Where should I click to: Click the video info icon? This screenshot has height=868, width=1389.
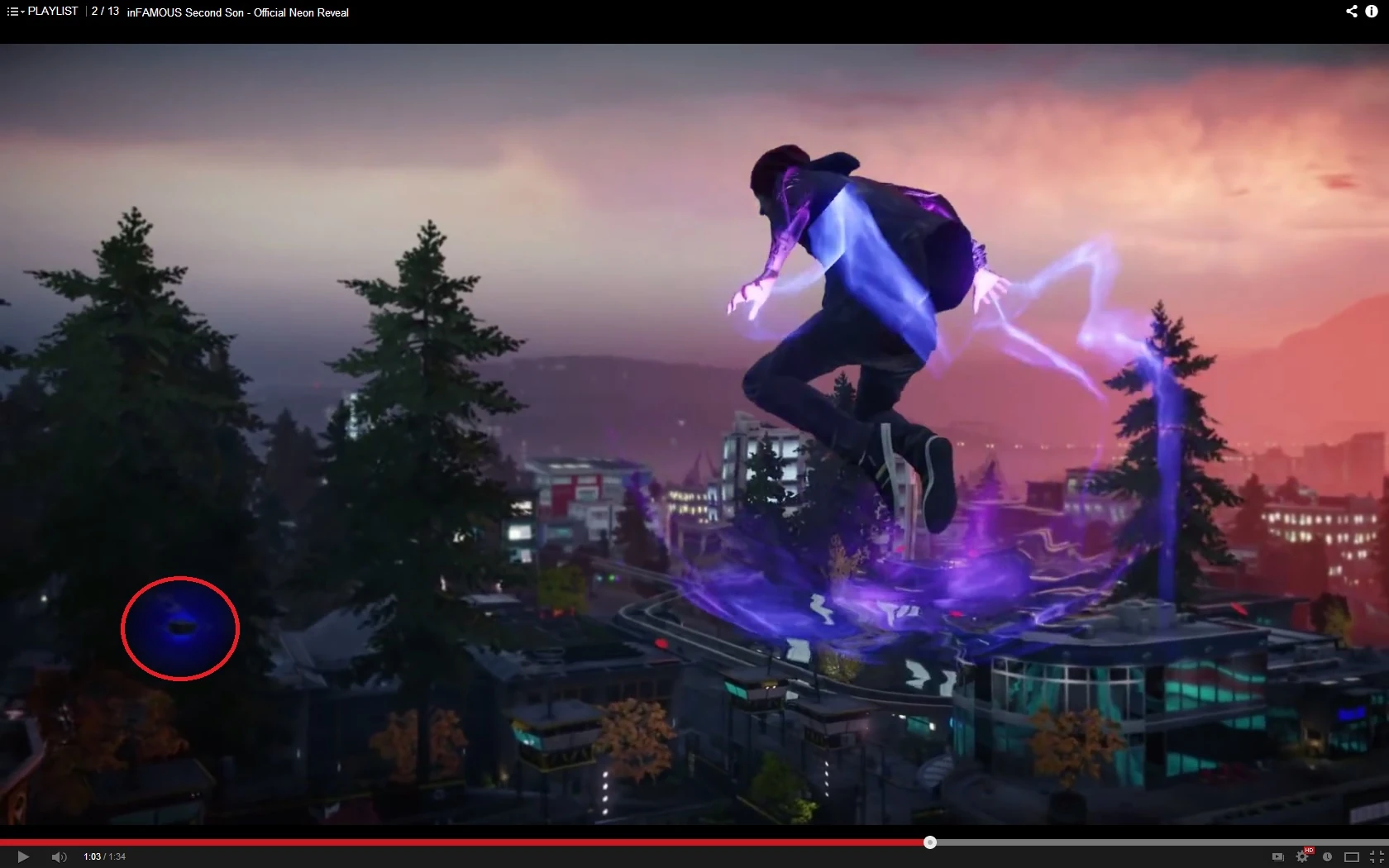click(1372, 12)
